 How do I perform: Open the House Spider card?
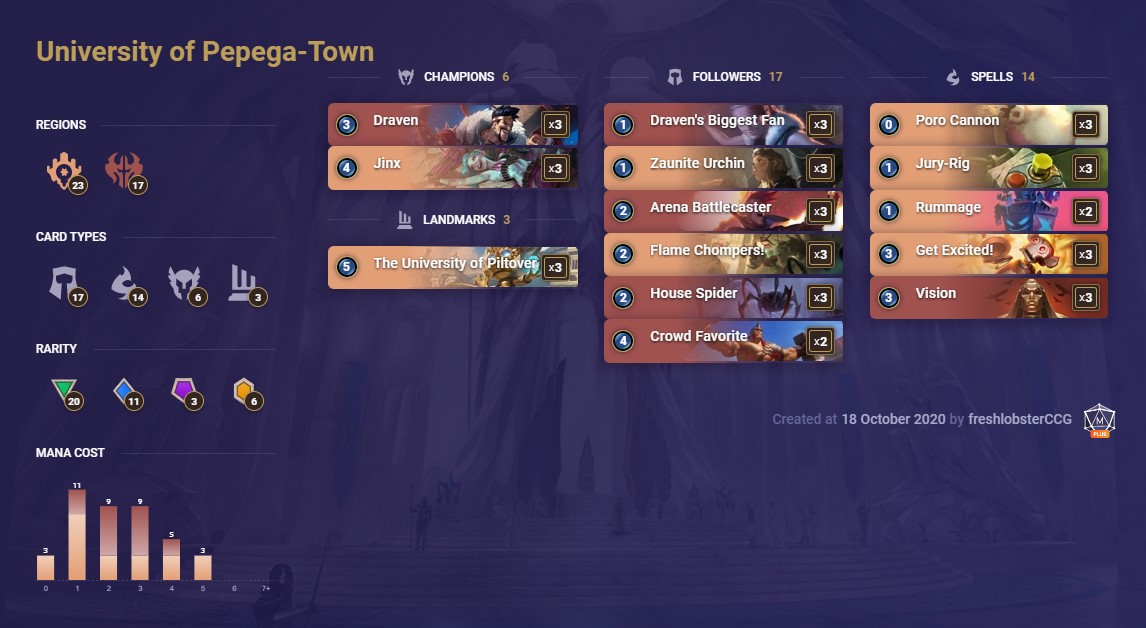point(722,297)
